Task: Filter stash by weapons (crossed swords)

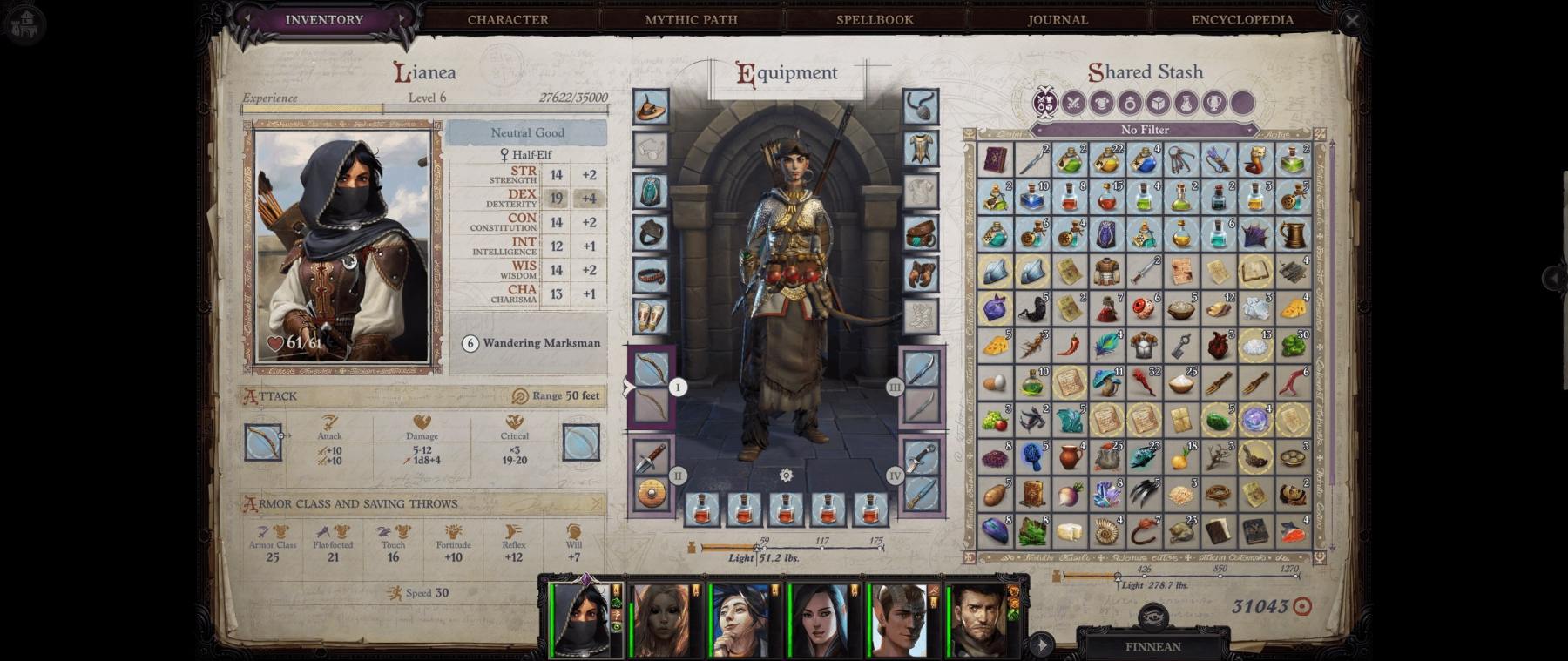Action: pos(1073,103)
